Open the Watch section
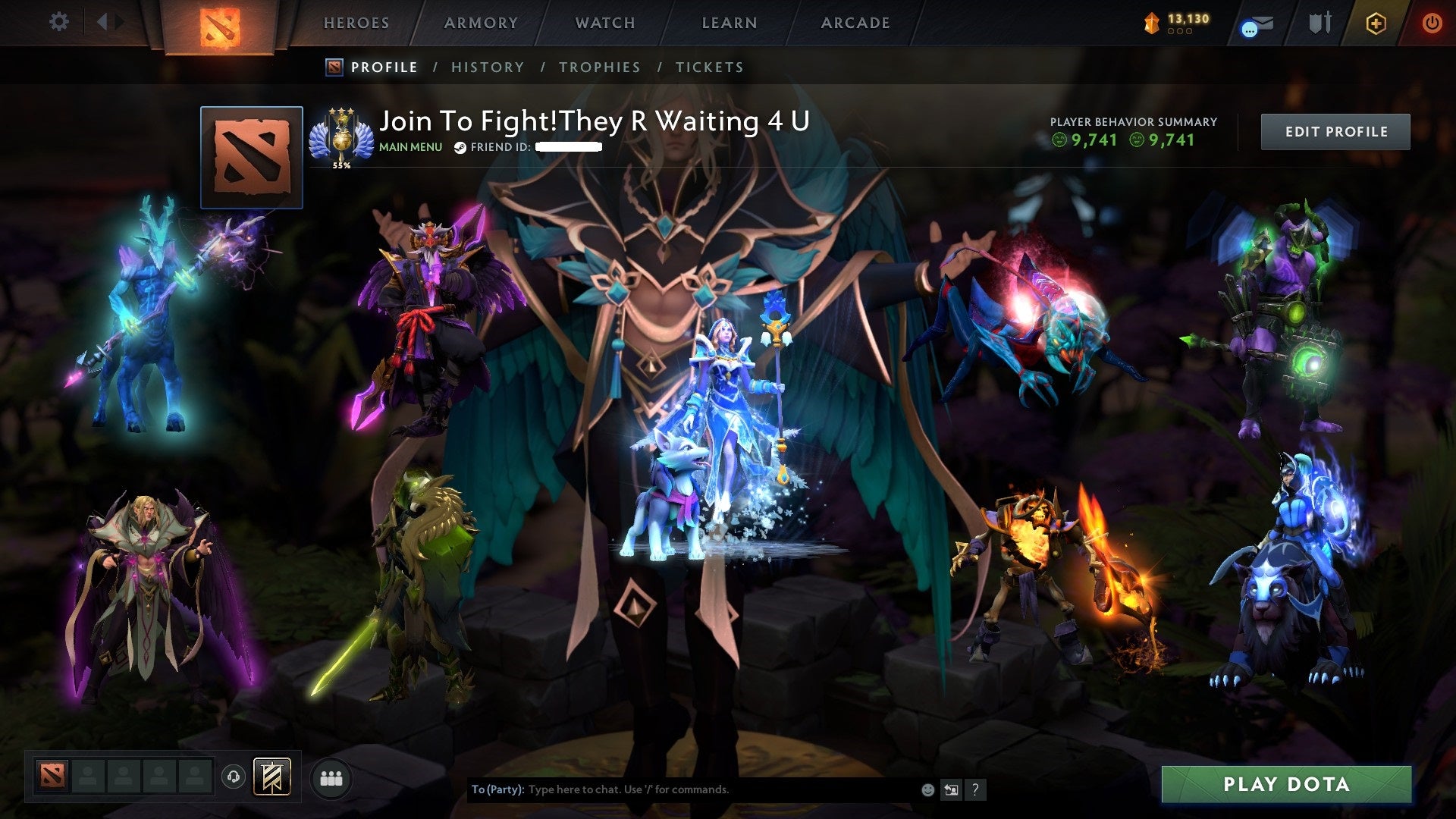Screen dimensions: 1456x819 (605, 23)
